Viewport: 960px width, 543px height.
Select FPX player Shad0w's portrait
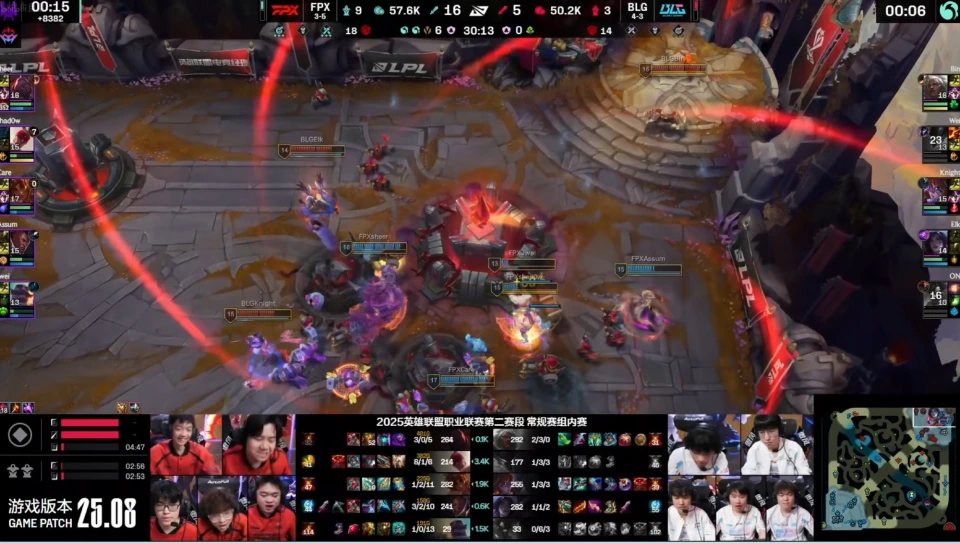coord(20,142)
